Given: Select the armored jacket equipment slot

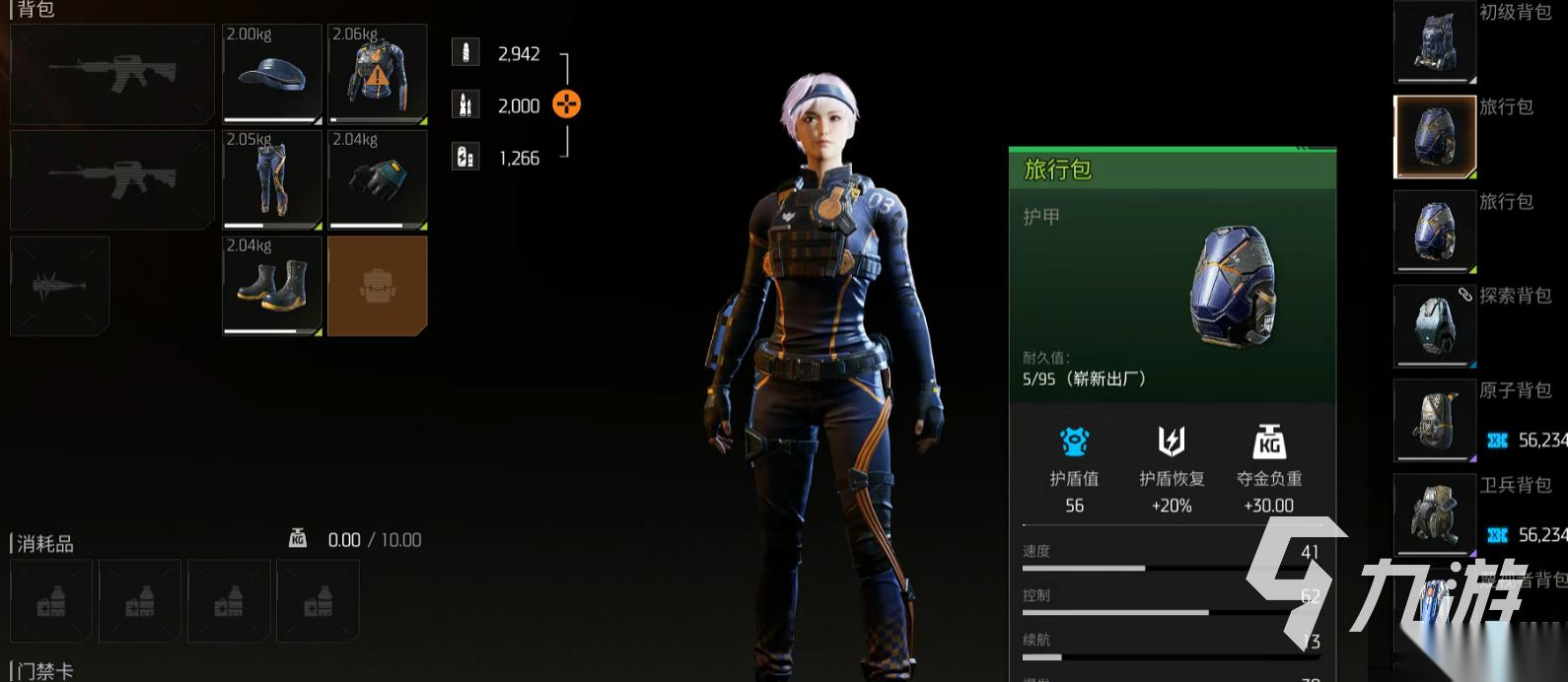Looking at the screenshot, I should tap(378, 74).
